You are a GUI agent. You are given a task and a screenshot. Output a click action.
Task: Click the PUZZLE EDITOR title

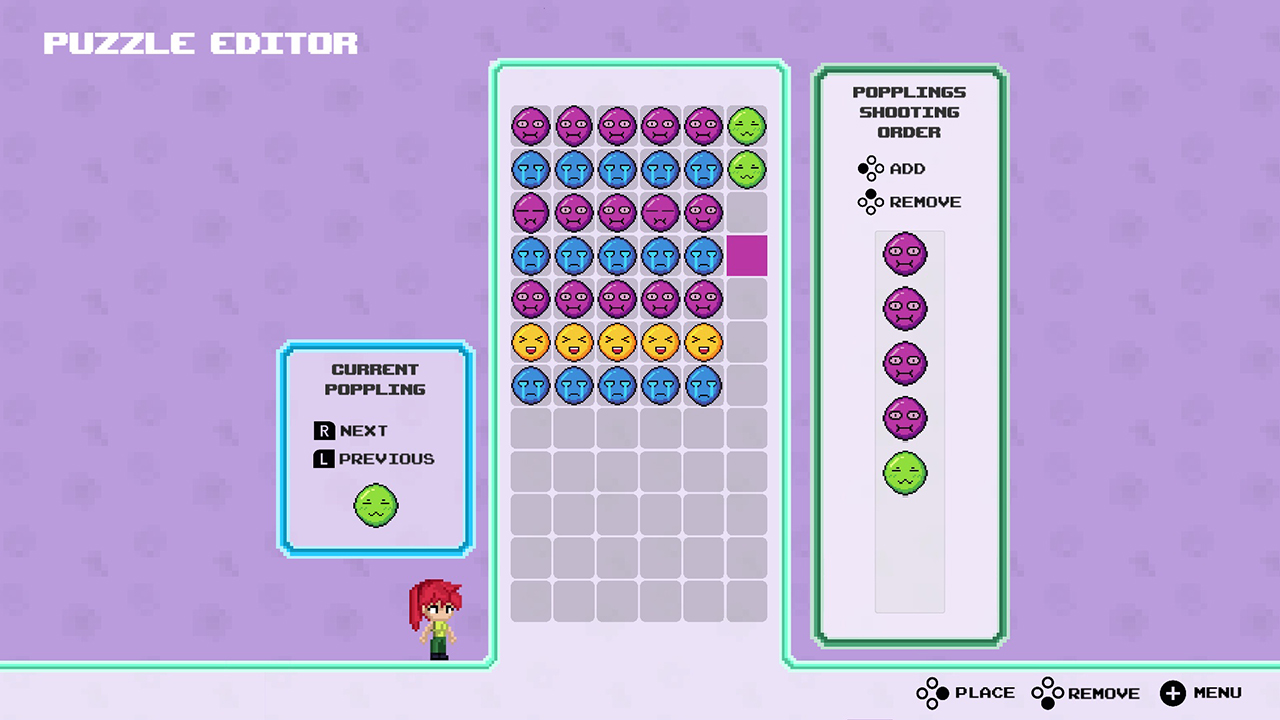(200, 42)
